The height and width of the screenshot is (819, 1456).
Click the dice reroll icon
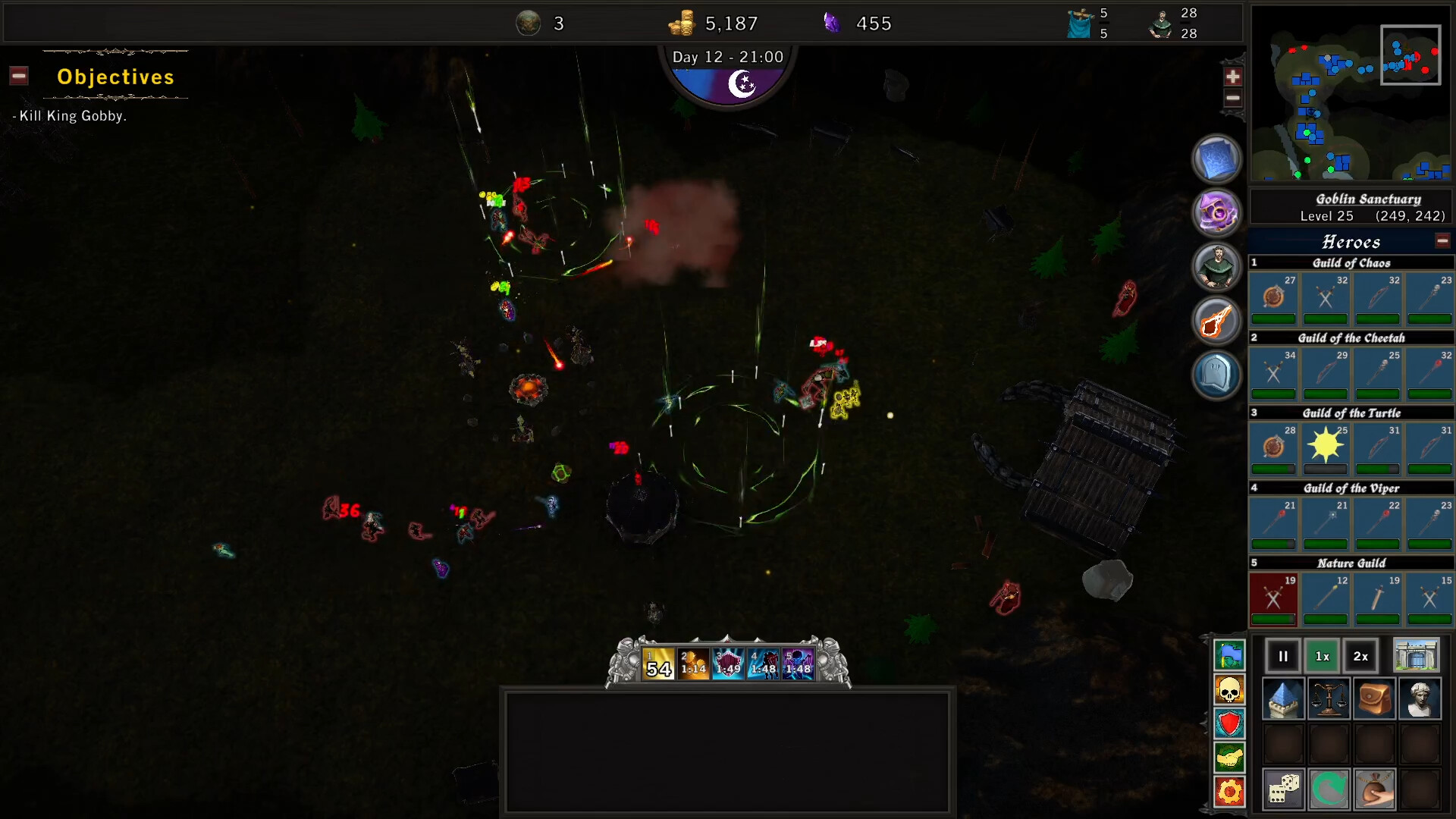pyautogui.click(x=1285, y=789)
